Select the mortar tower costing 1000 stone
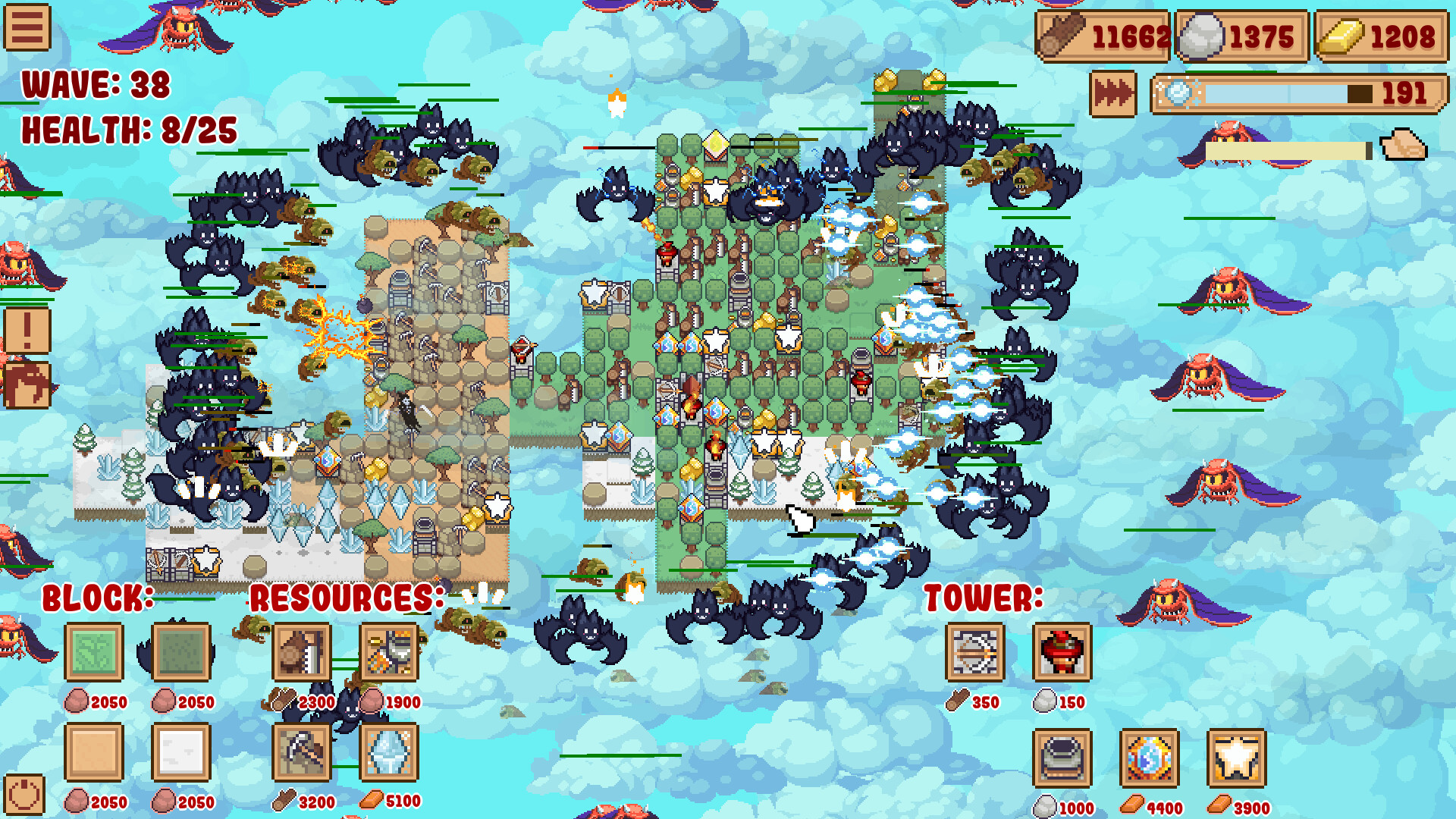The image size is (1456, 819). (1062, 761)
